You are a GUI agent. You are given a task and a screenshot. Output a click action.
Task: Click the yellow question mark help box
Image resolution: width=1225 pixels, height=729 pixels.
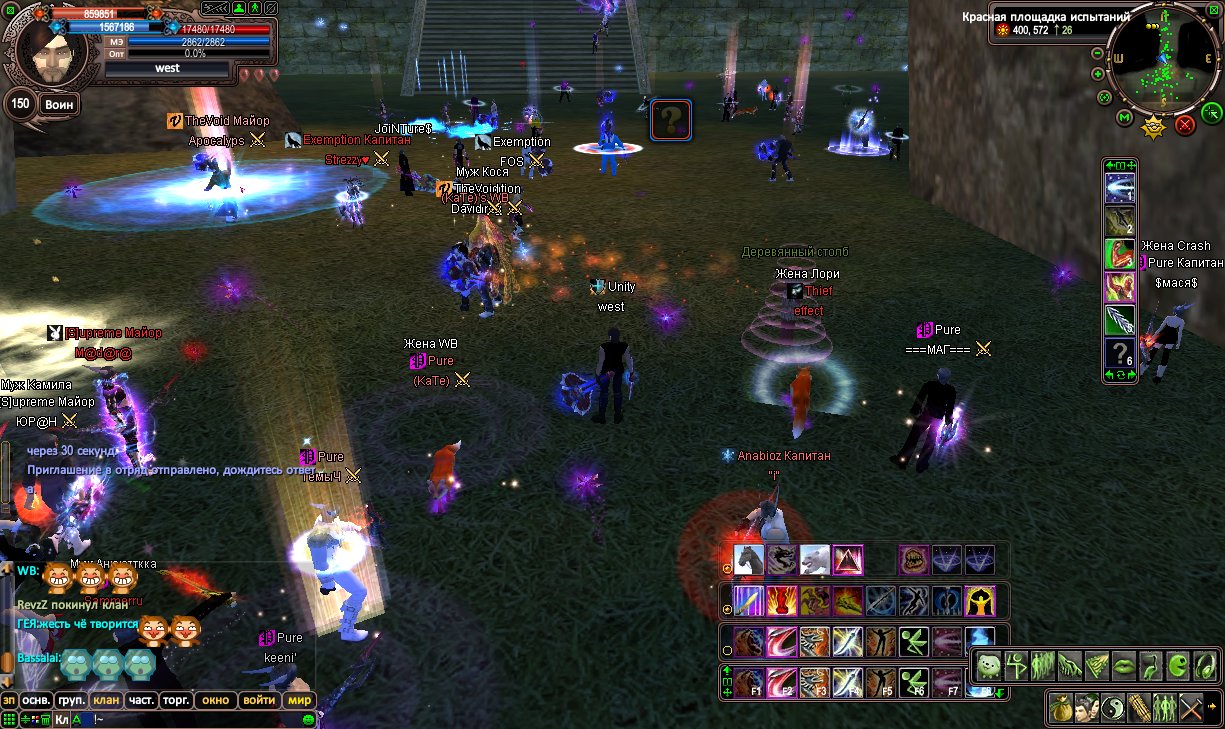pos(671,120)
